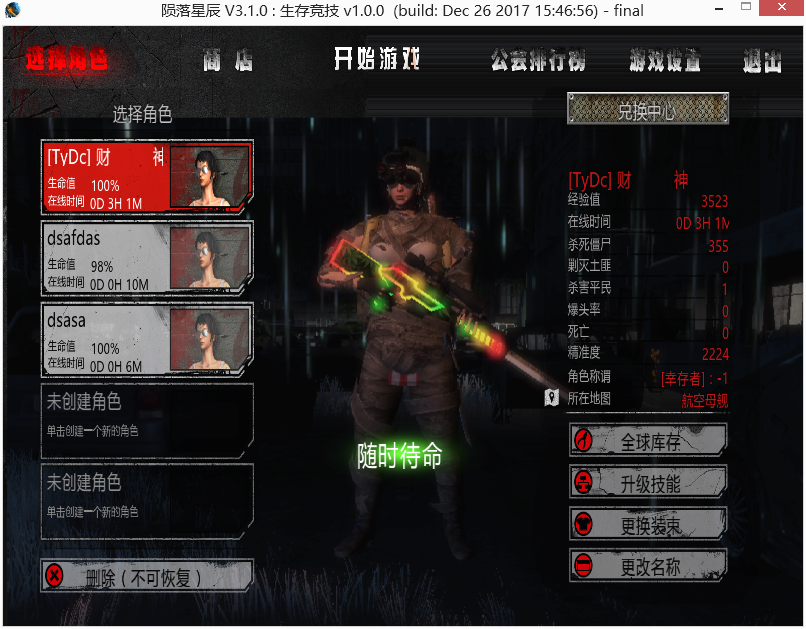Screen dimensions: 806x629
Task: Open the 公会排行榜 leaderboard
Action: 538,60
